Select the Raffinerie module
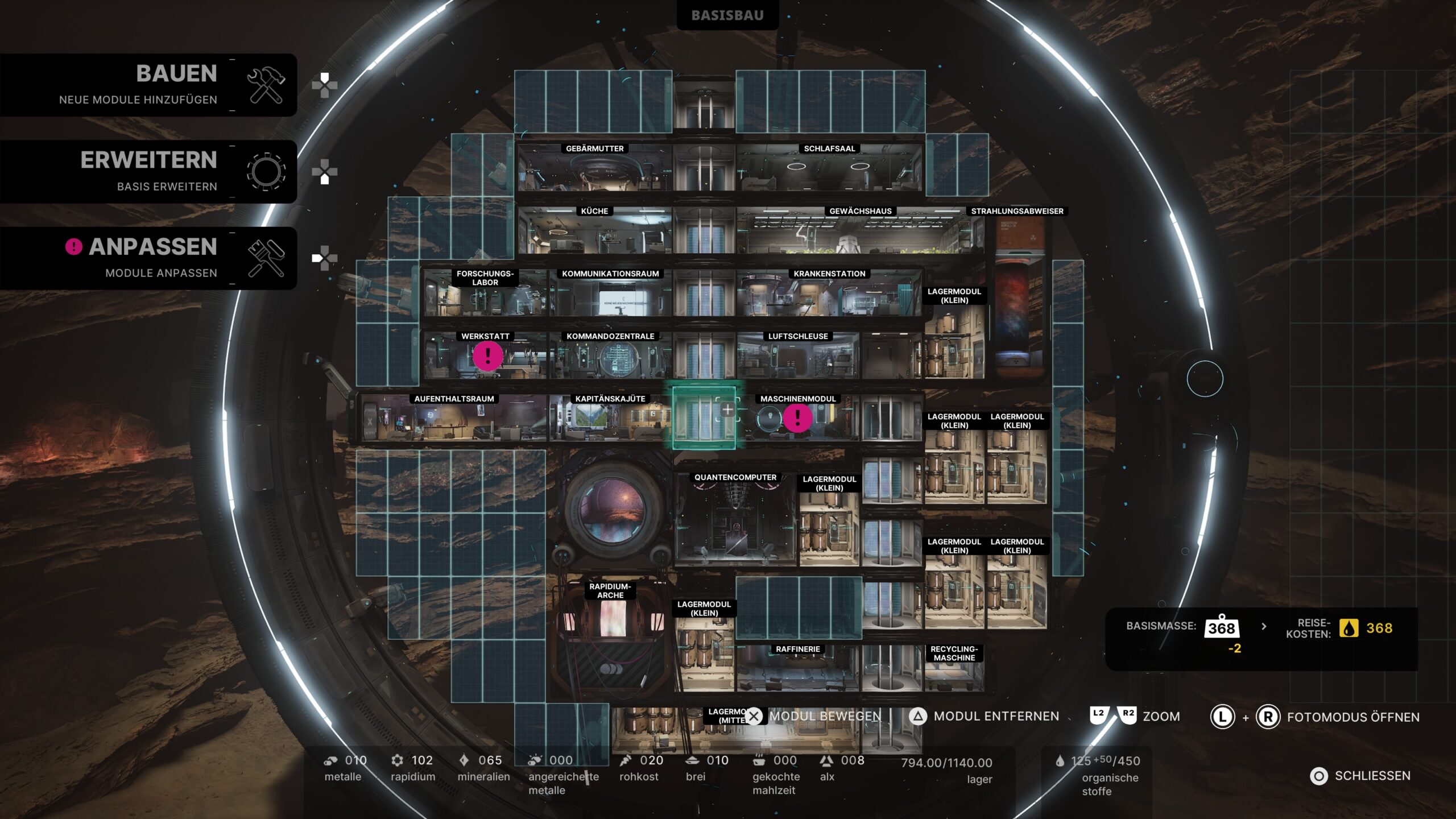 [x=797, y=671]
